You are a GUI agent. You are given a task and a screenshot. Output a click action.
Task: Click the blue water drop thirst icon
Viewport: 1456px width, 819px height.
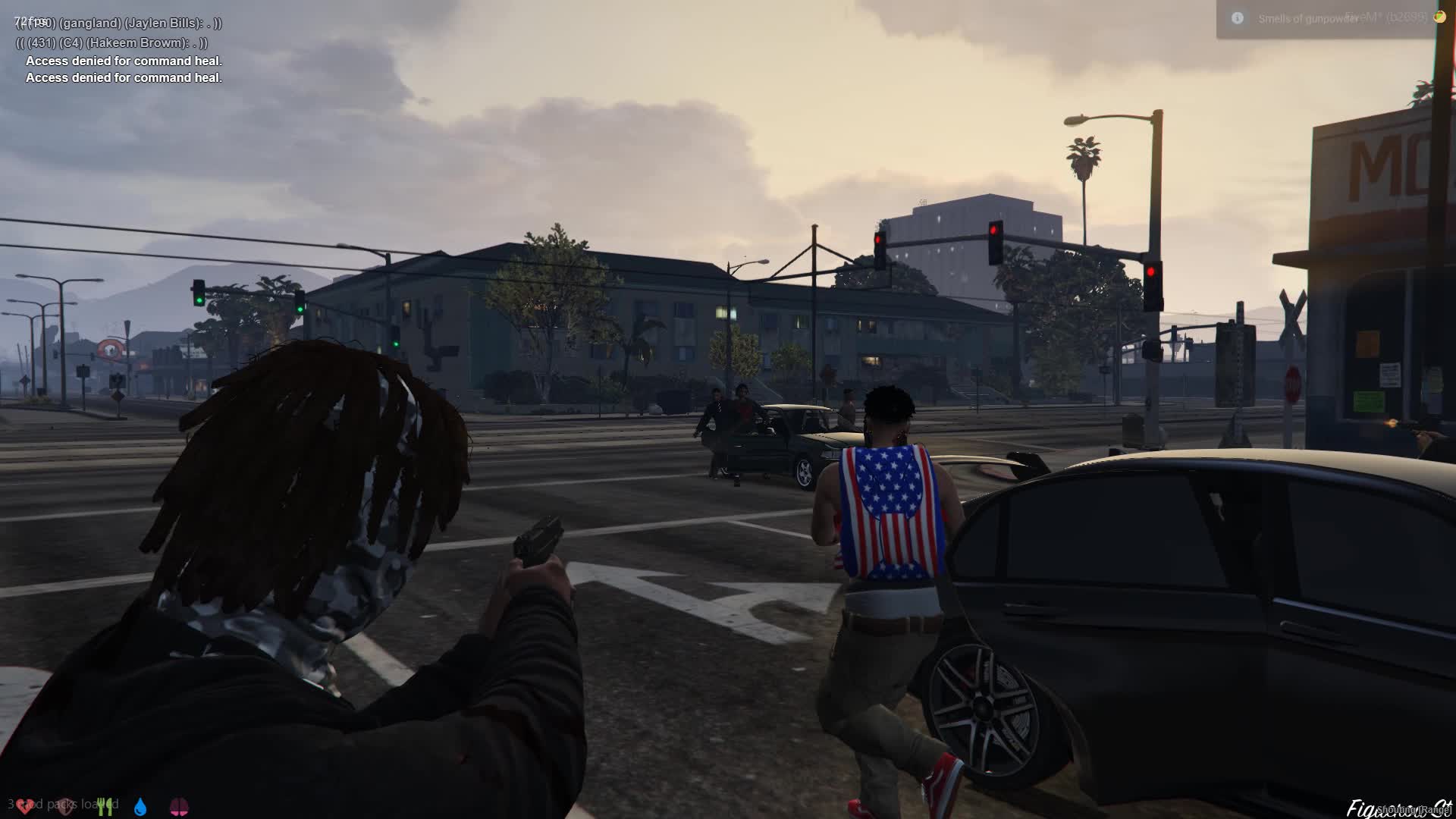140,806
